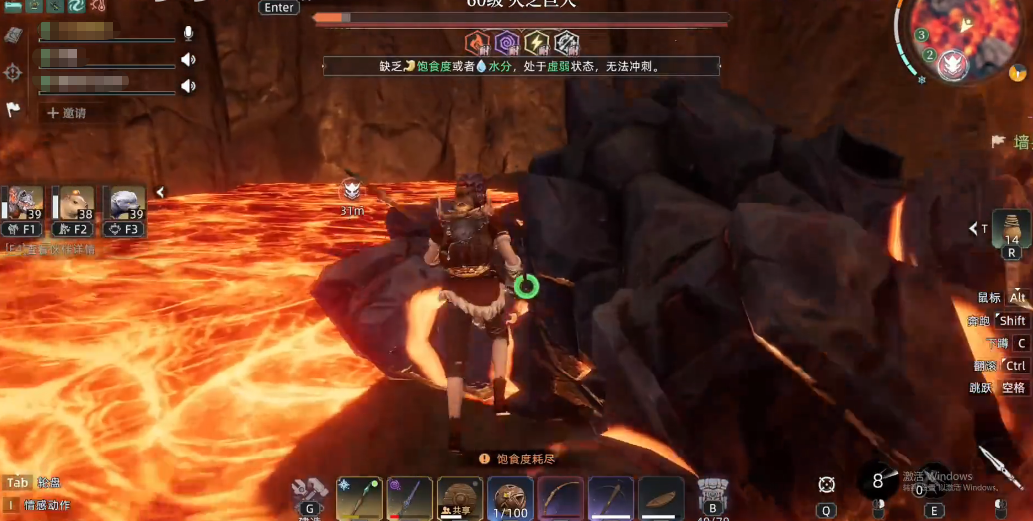
Task: Select the wooden boat hotbar slot
Action: (x=661, y=497)
